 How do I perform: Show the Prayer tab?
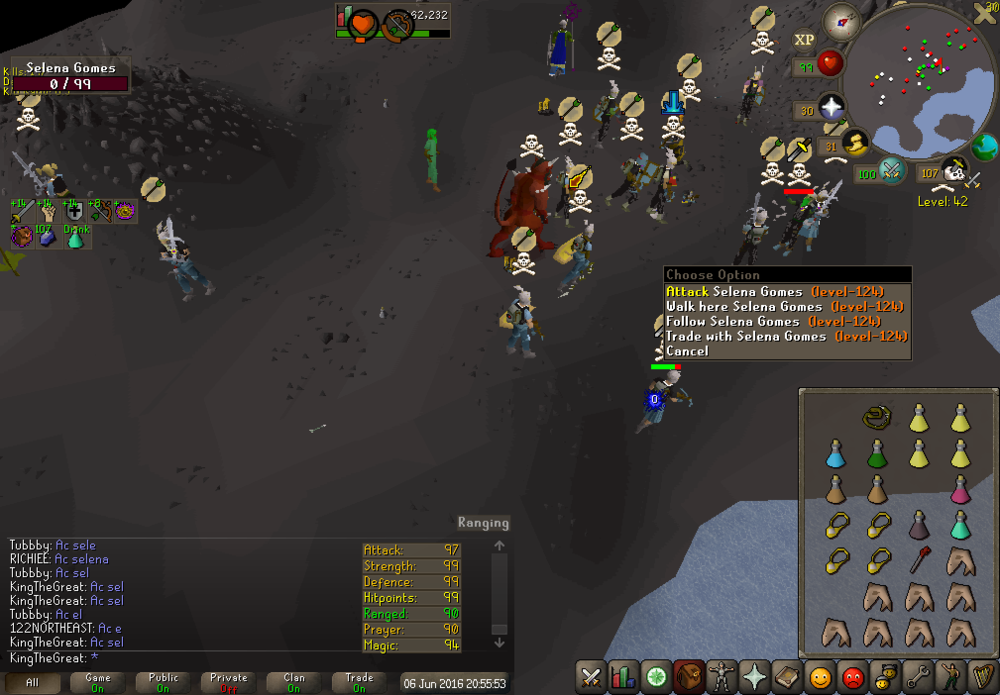coord(754,677)
